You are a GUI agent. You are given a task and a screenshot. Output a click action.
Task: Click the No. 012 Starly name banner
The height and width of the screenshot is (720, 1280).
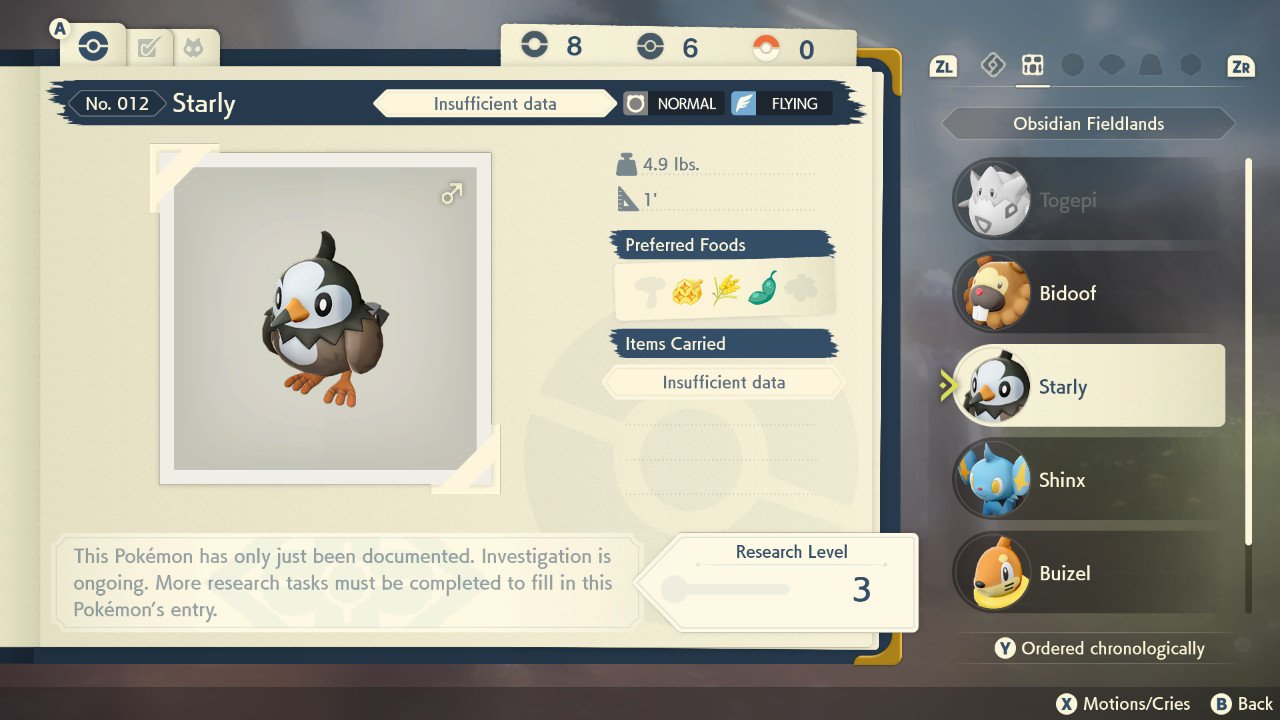(155, 103)
